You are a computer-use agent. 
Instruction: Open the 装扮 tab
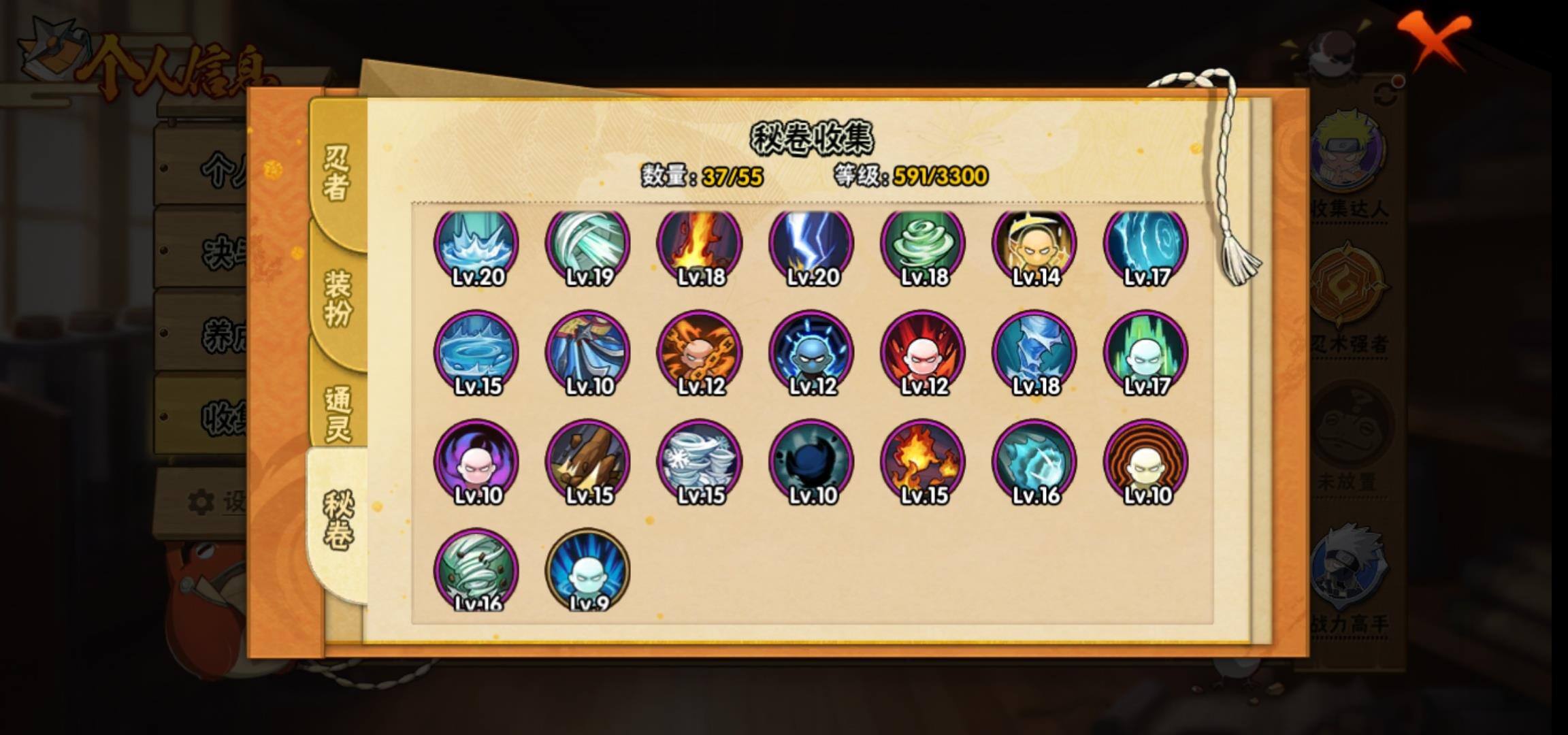coord(338,297)
